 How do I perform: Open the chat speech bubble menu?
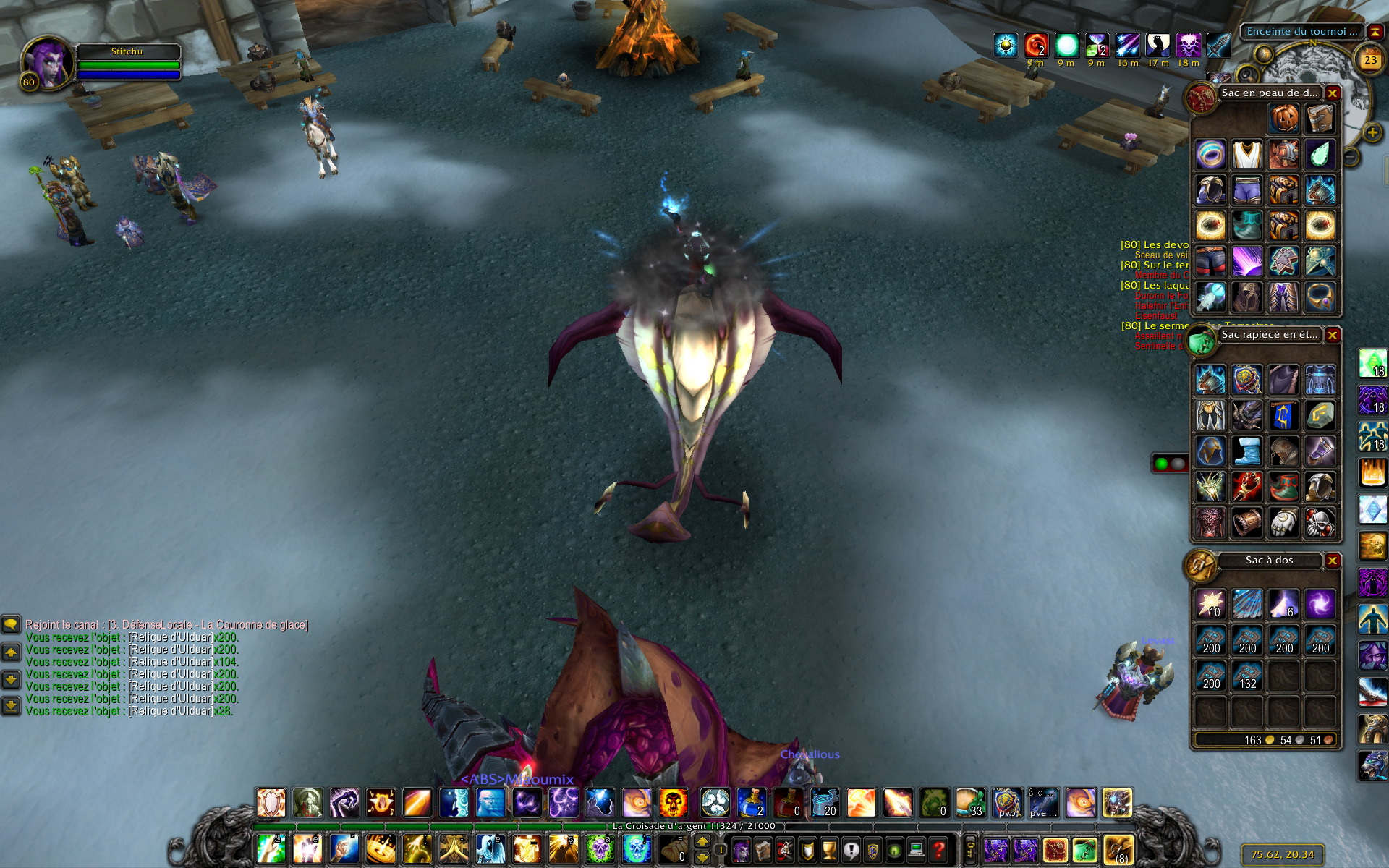coord(11,624)
